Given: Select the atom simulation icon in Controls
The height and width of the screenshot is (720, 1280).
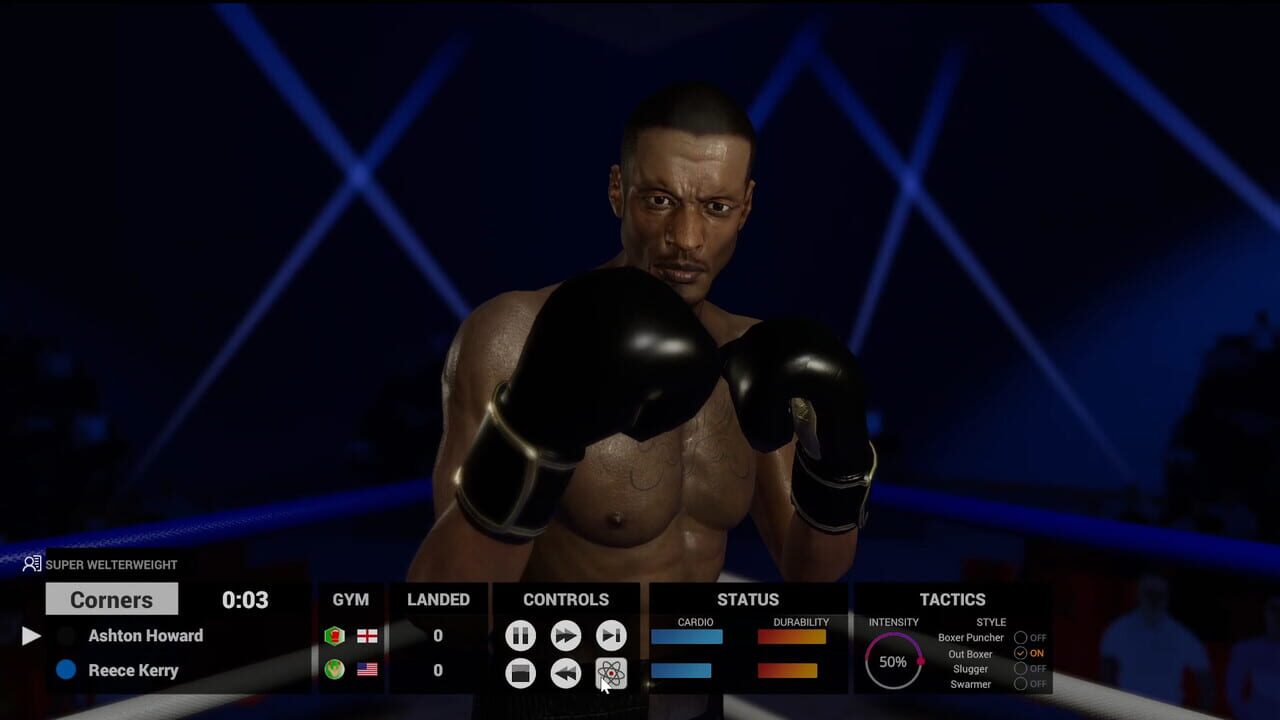Looking at the screenshot, I should [611, 673].
